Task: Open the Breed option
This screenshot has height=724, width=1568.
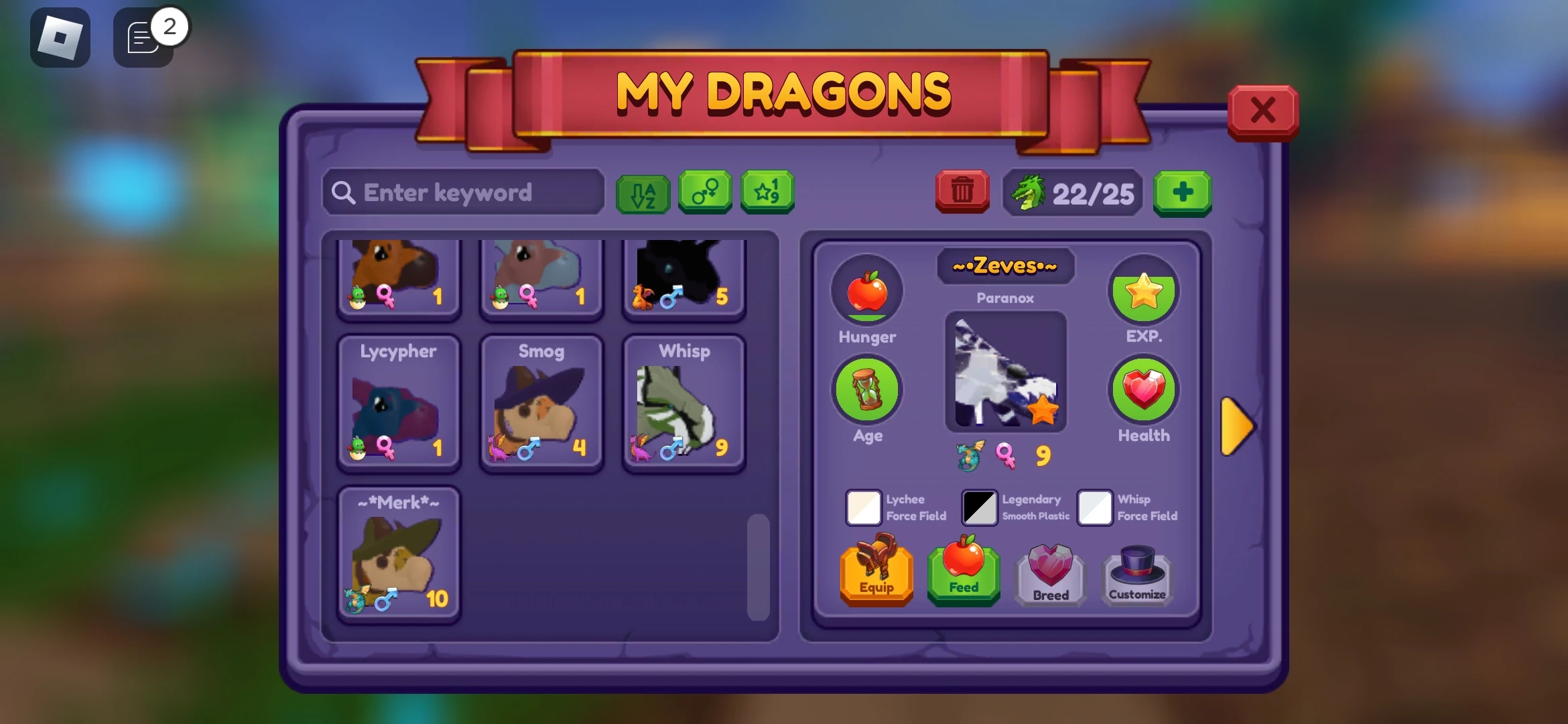Action: (x=1050, y=573)
